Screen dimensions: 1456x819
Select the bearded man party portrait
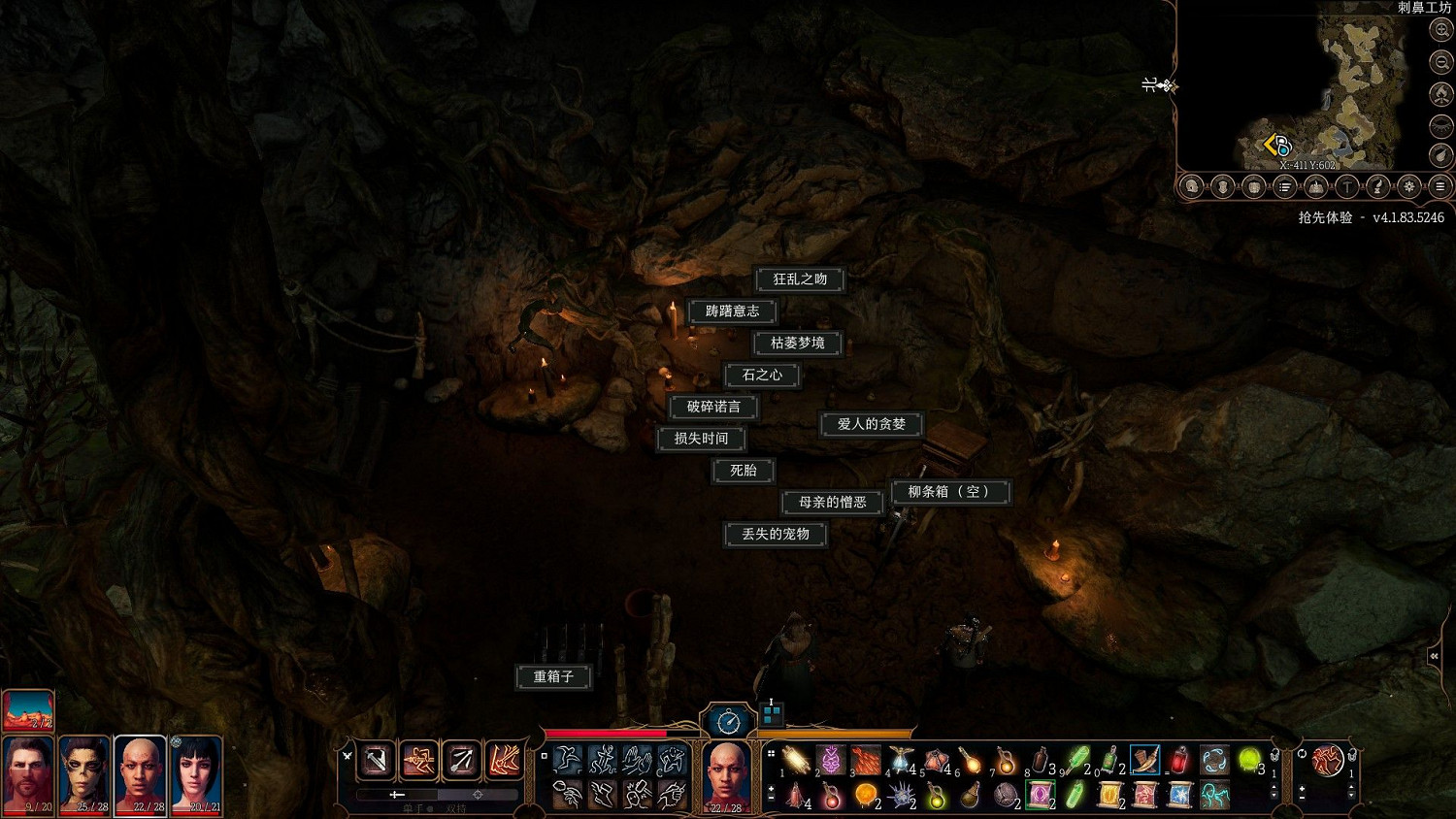(x=28, y=774)
